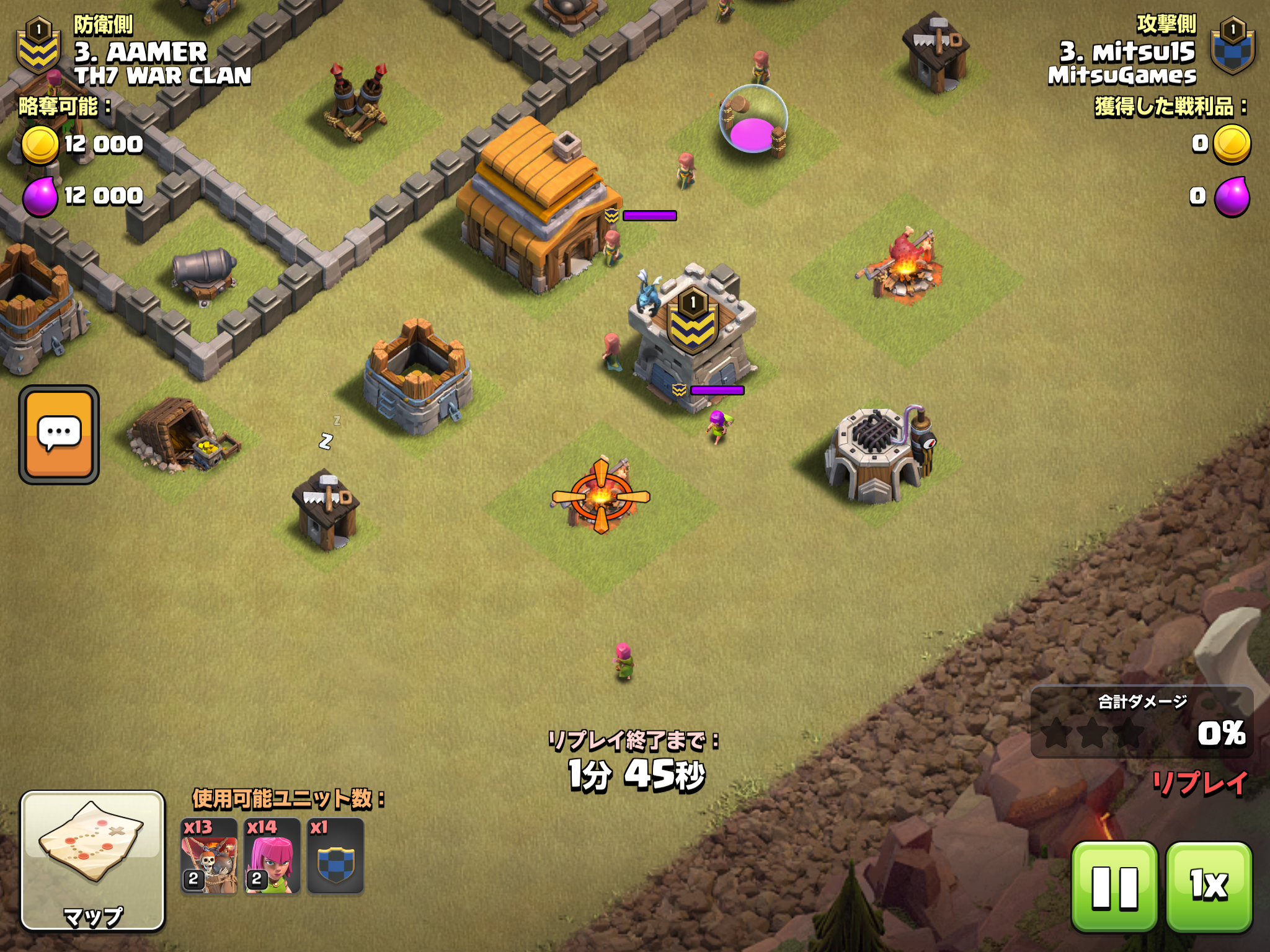Open the chat speech-bubble button
The height and width of the screenshot is (952, 1270).
pyautogui.click(x=59, y=434)
